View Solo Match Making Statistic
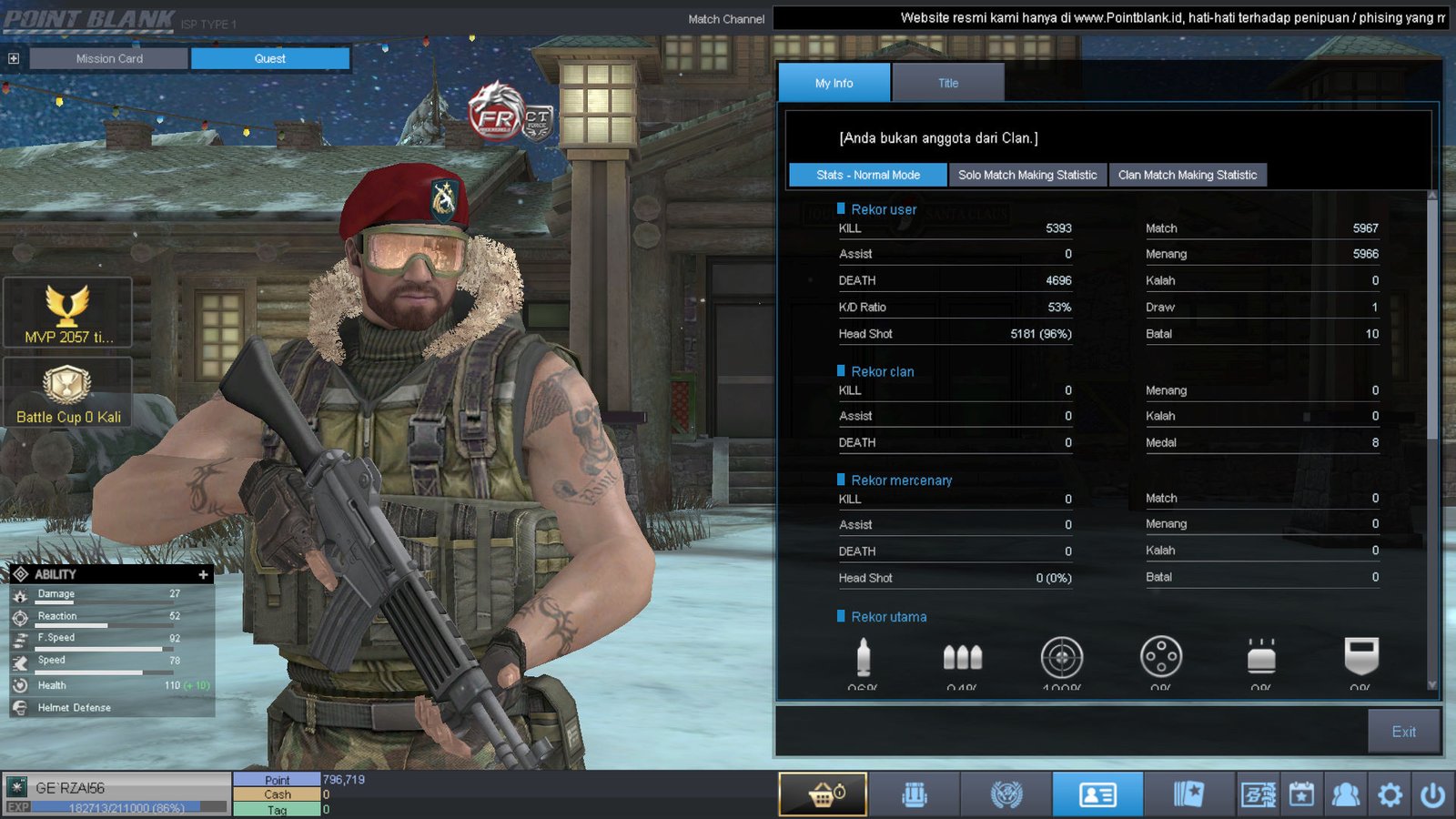 point(1027,175)
